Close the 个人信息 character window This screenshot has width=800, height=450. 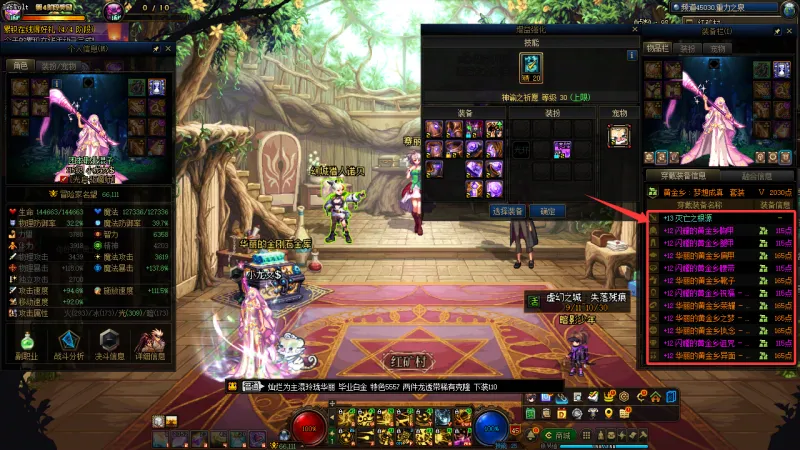click(168, 48)
